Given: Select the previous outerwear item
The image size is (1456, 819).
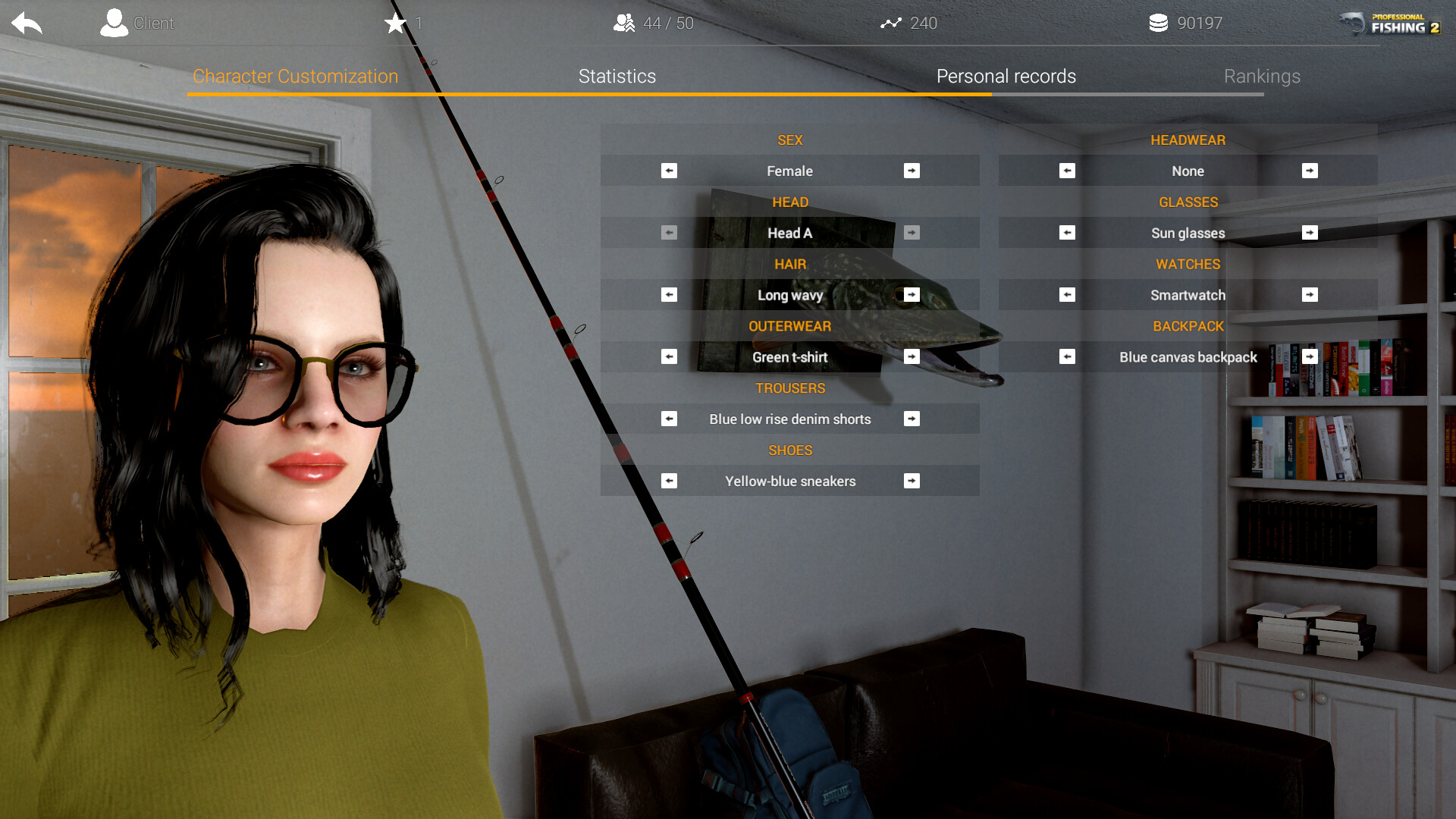Looking at the screenshot, I should pos(669,357).
